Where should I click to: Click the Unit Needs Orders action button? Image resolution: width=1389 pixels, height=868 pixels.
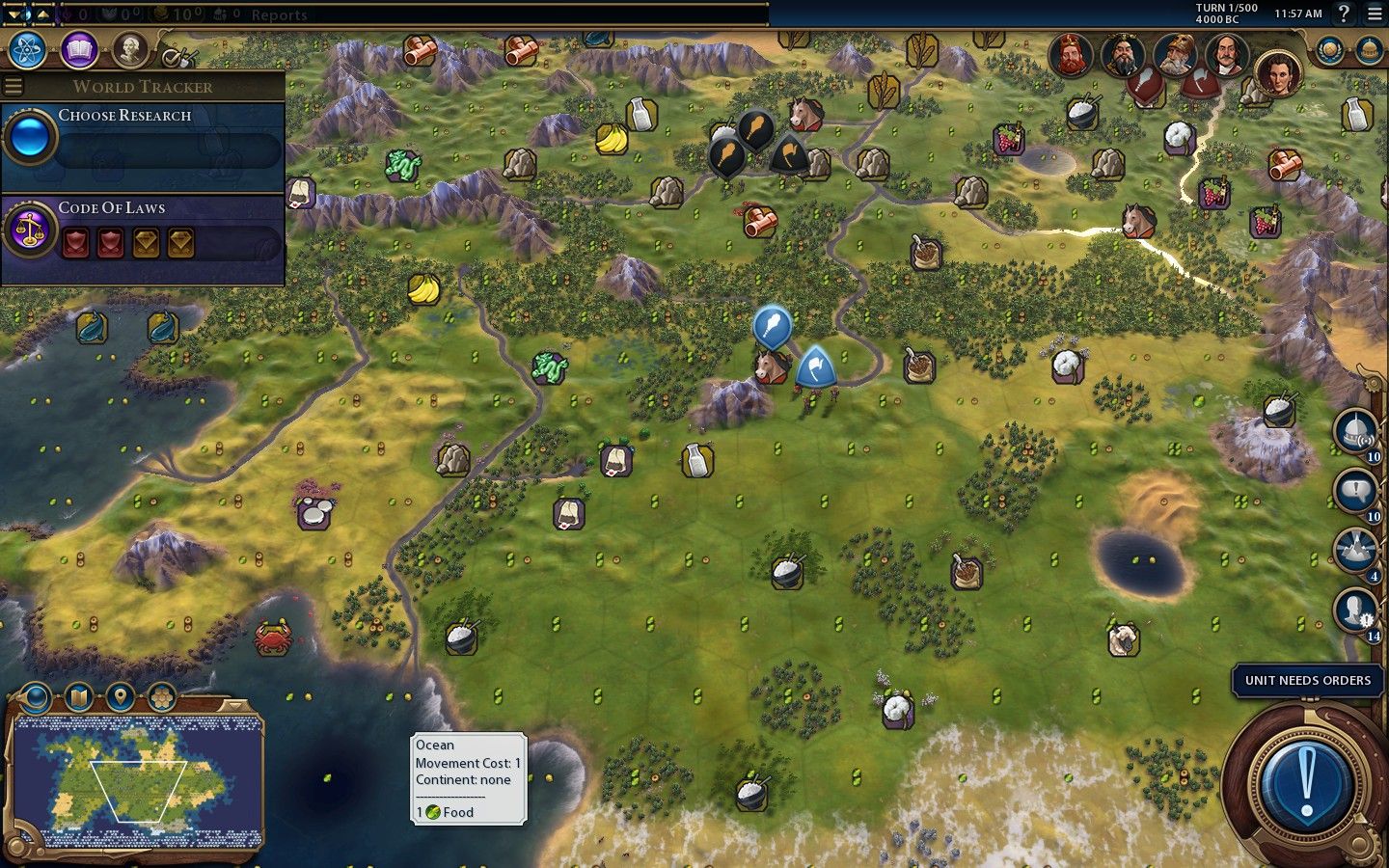[x=1307, y=779]
